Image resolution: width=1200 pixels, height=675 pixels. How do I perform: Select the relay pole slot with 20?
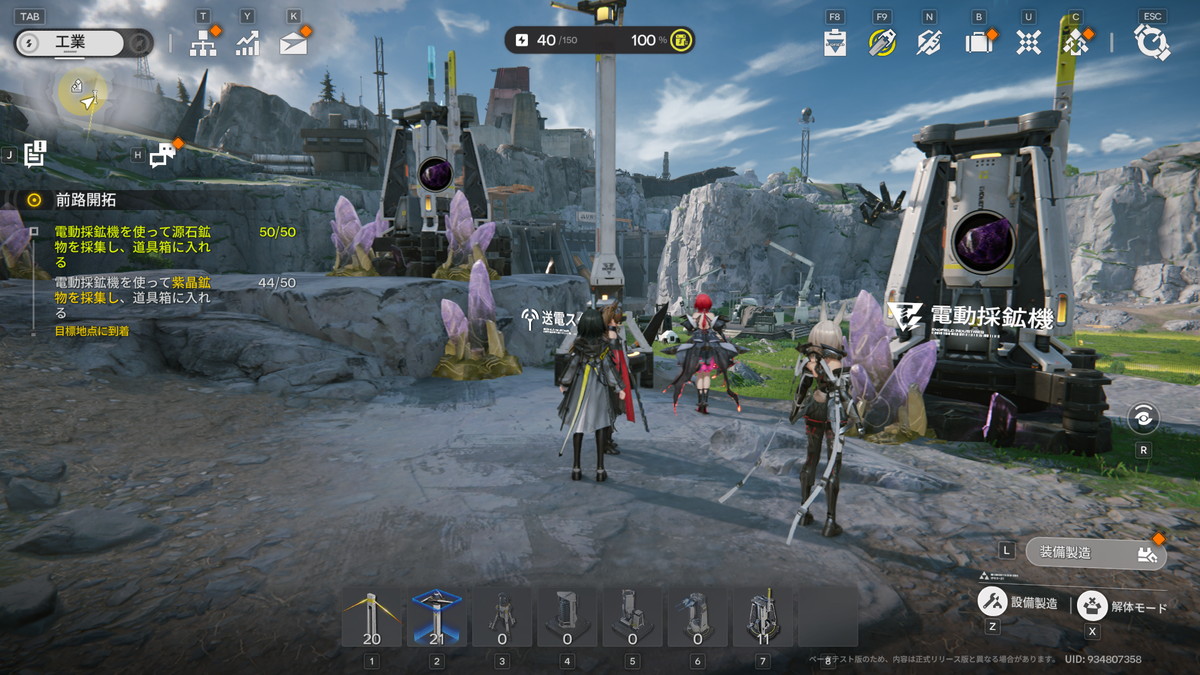point(372,617)
